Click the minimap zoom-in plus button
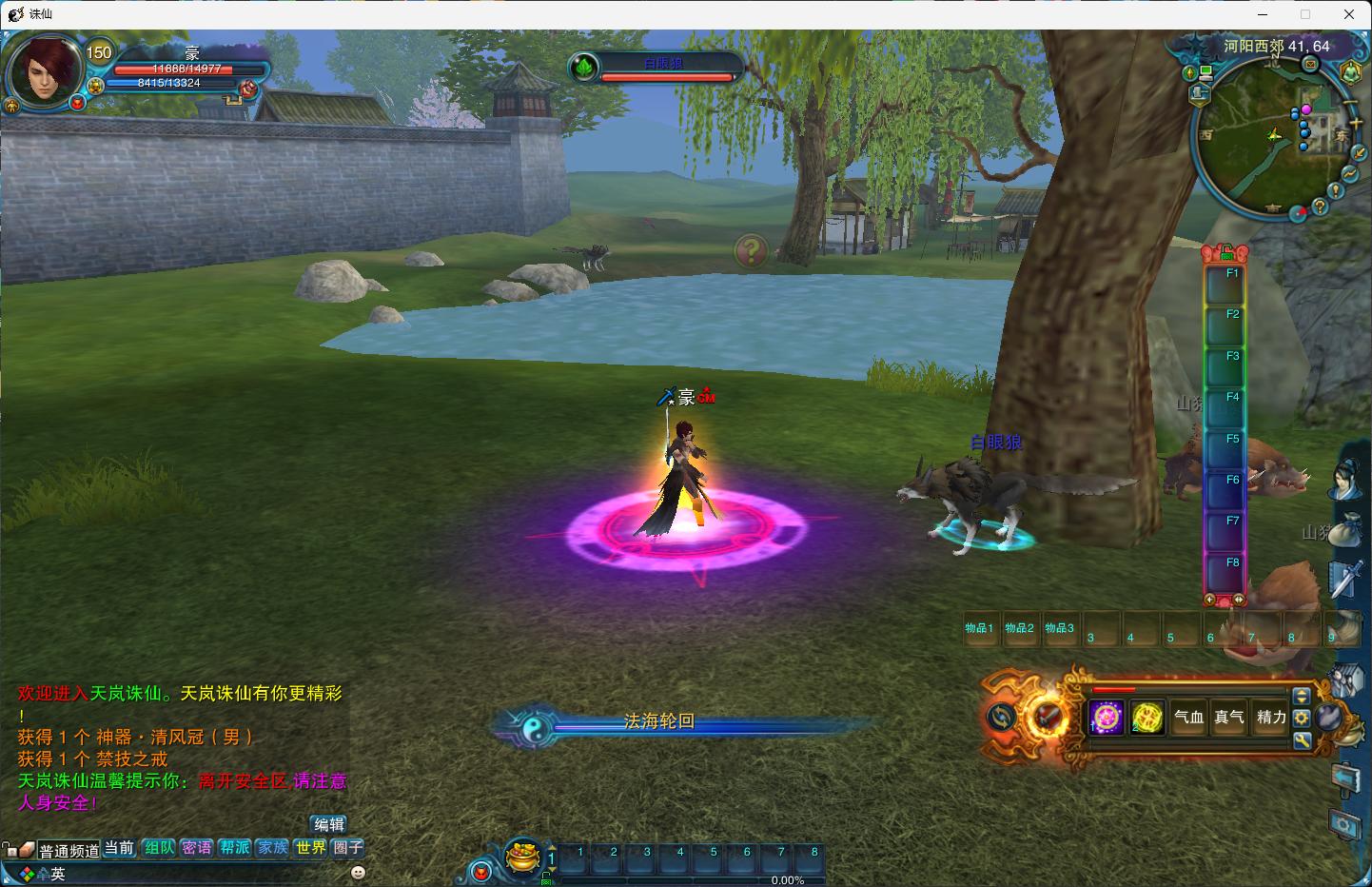The image size is (1372, 887). click(x=1356, y=123)
